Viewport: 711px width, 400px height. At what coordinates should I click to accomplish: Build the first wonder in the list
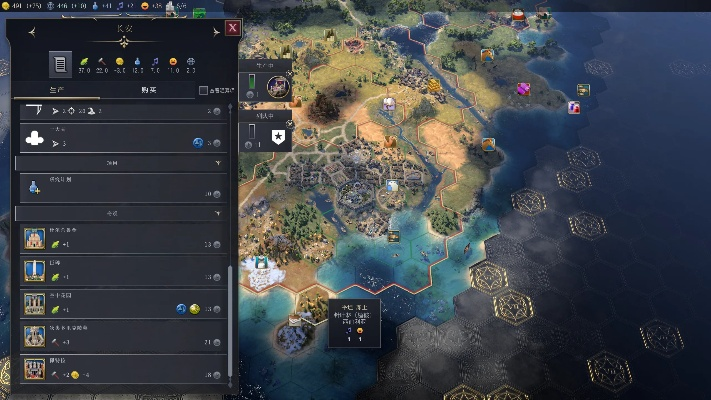point(120,240)
